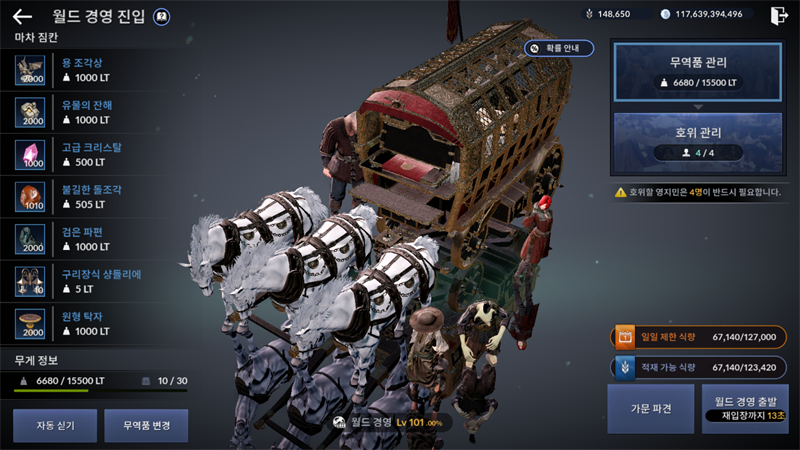Open 무역품 변경 to change trade goods
This screenshot has height=450, width=800.
click(145, 425)
